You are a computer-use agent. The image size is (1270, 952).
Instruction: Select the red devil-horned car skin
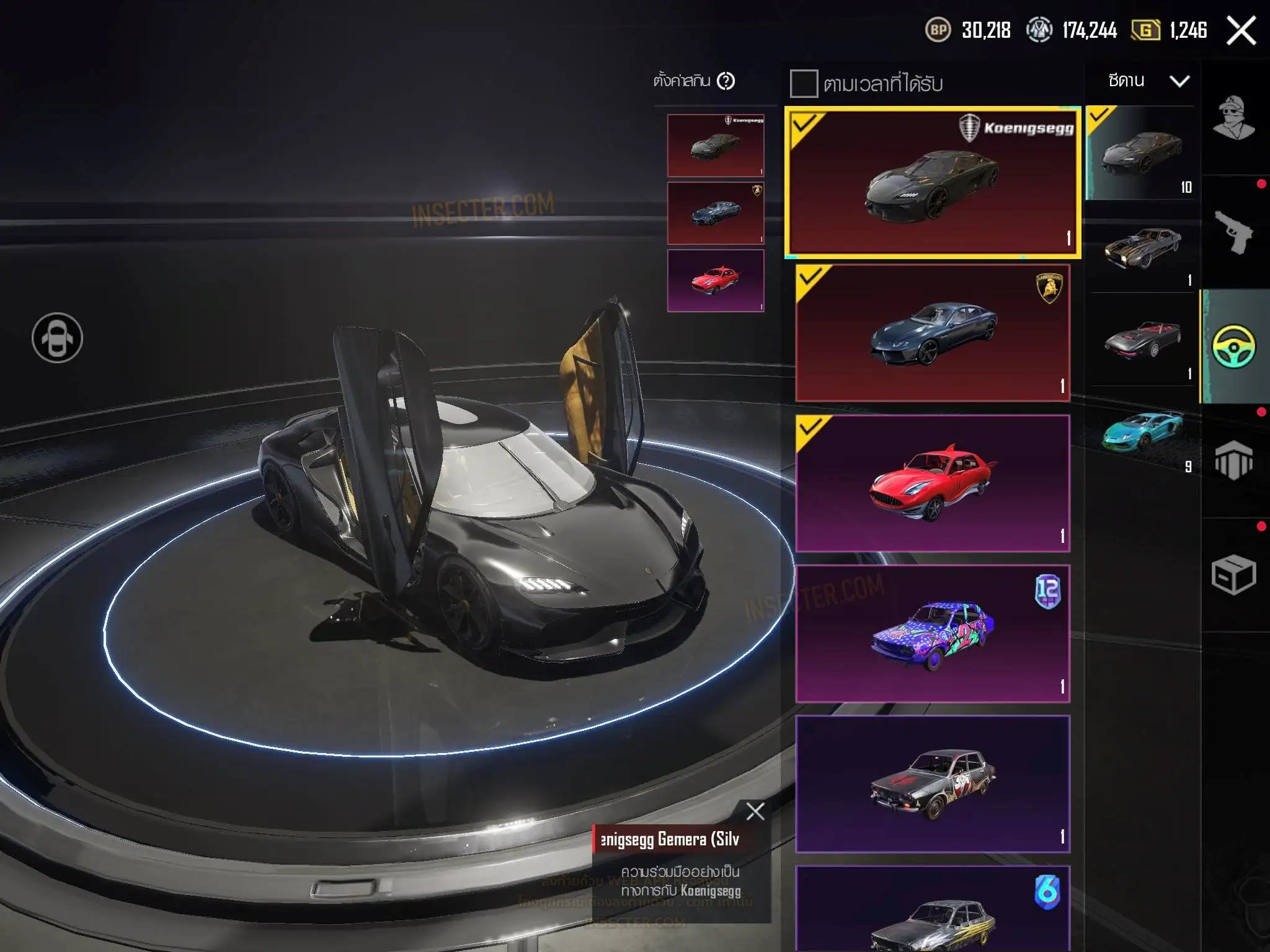(x=933, y=483)
